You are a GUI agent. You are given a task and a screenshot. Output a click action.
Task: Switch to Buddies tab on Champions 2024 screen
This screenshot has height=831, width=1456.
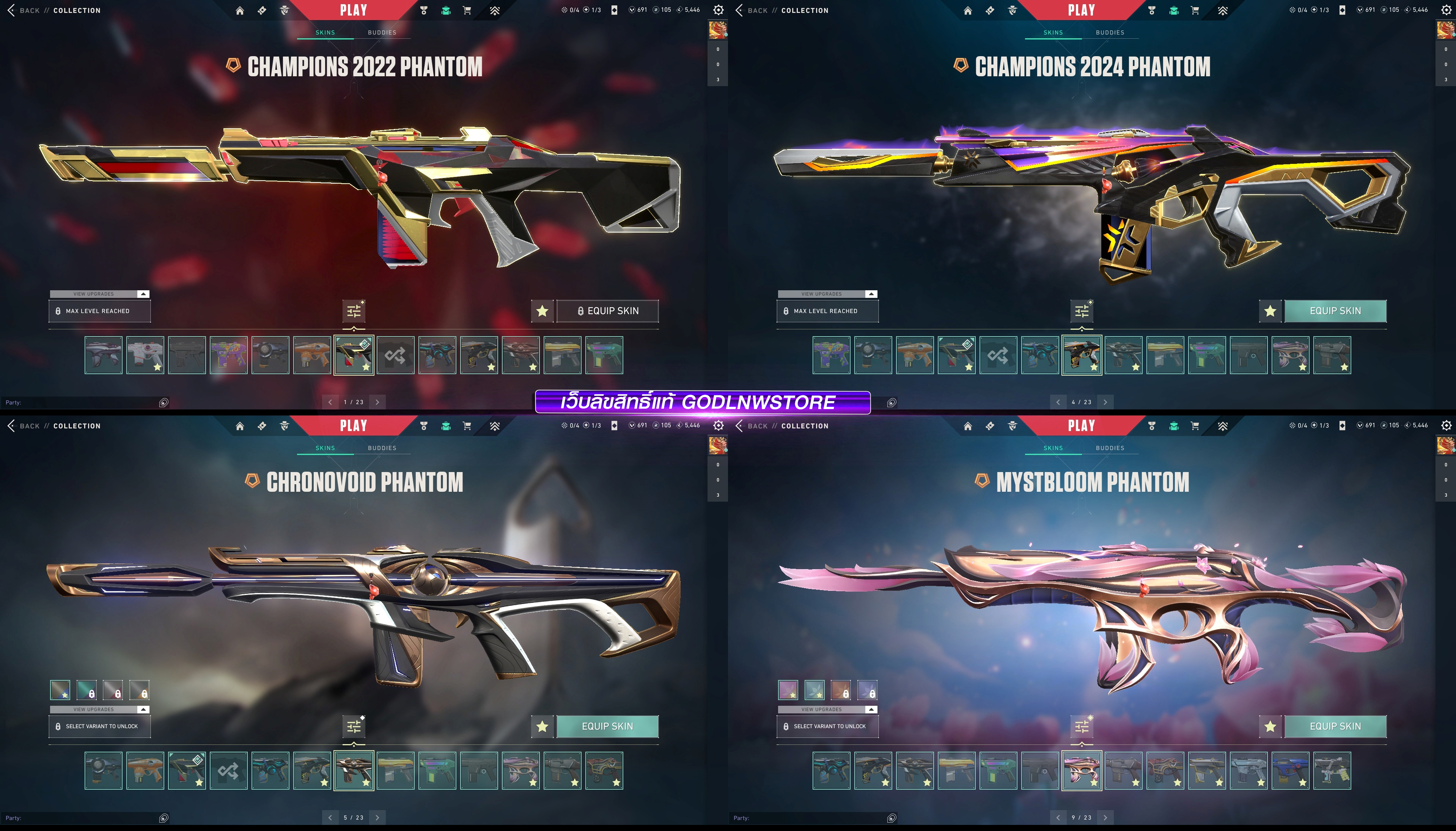1110,33
